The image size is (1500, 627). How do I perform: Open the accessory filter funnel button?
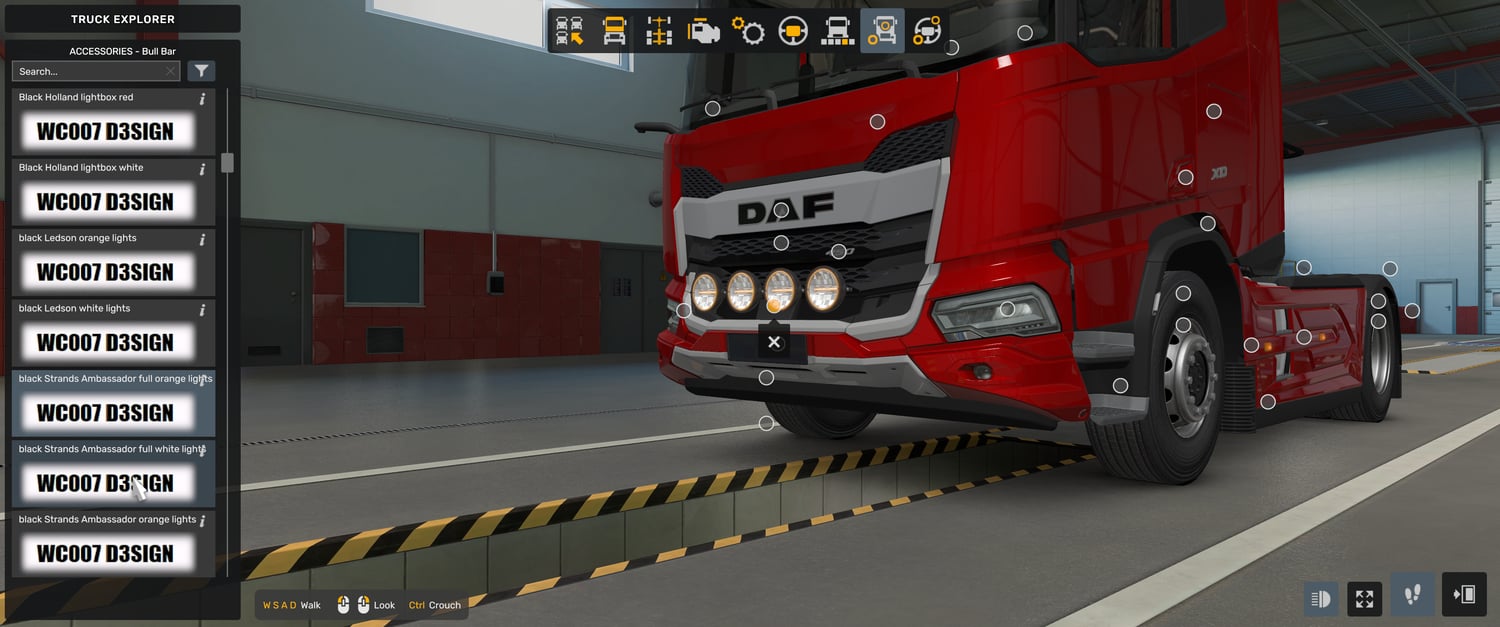[x=201, y=71]
